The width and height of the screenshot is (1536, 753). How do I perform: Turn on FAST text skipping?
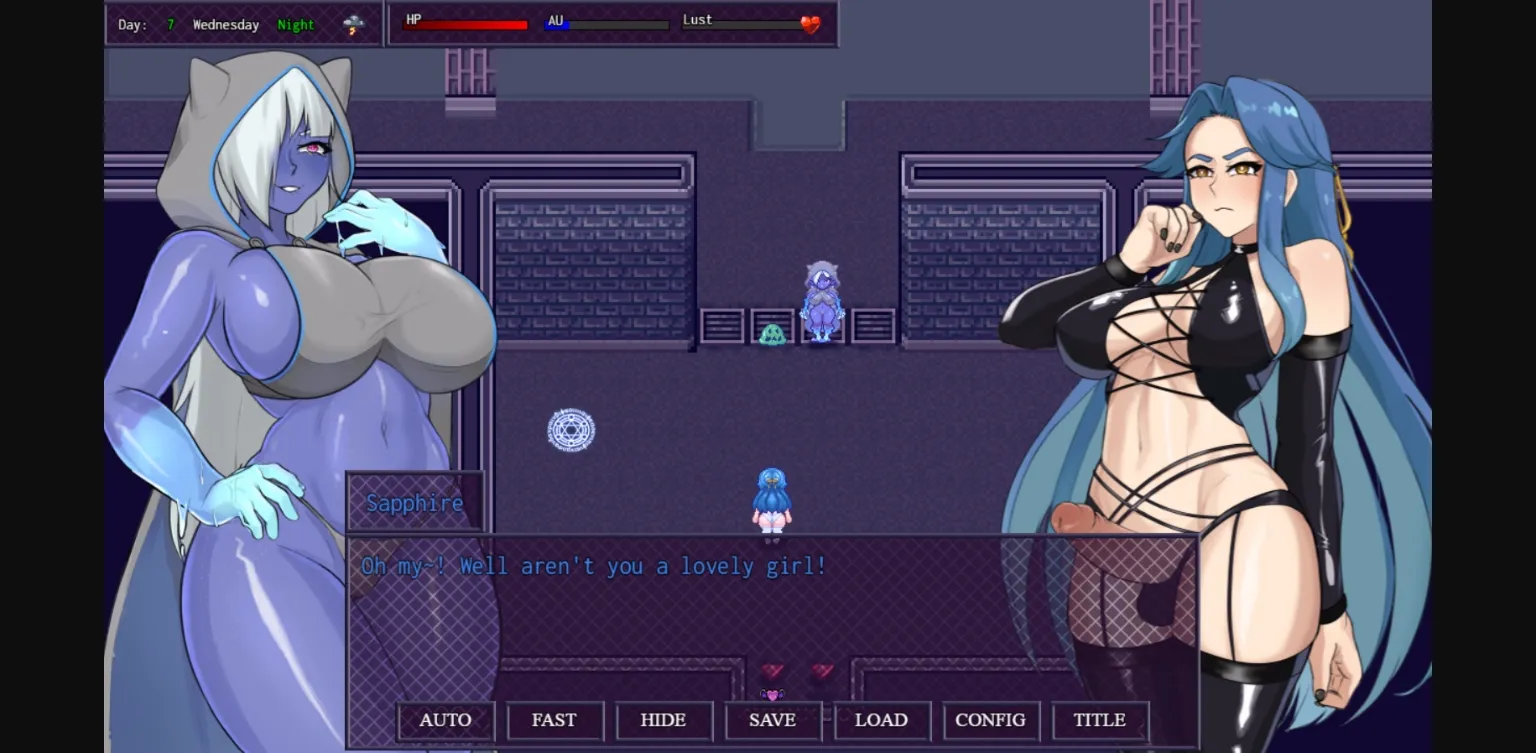coord(554,720)
